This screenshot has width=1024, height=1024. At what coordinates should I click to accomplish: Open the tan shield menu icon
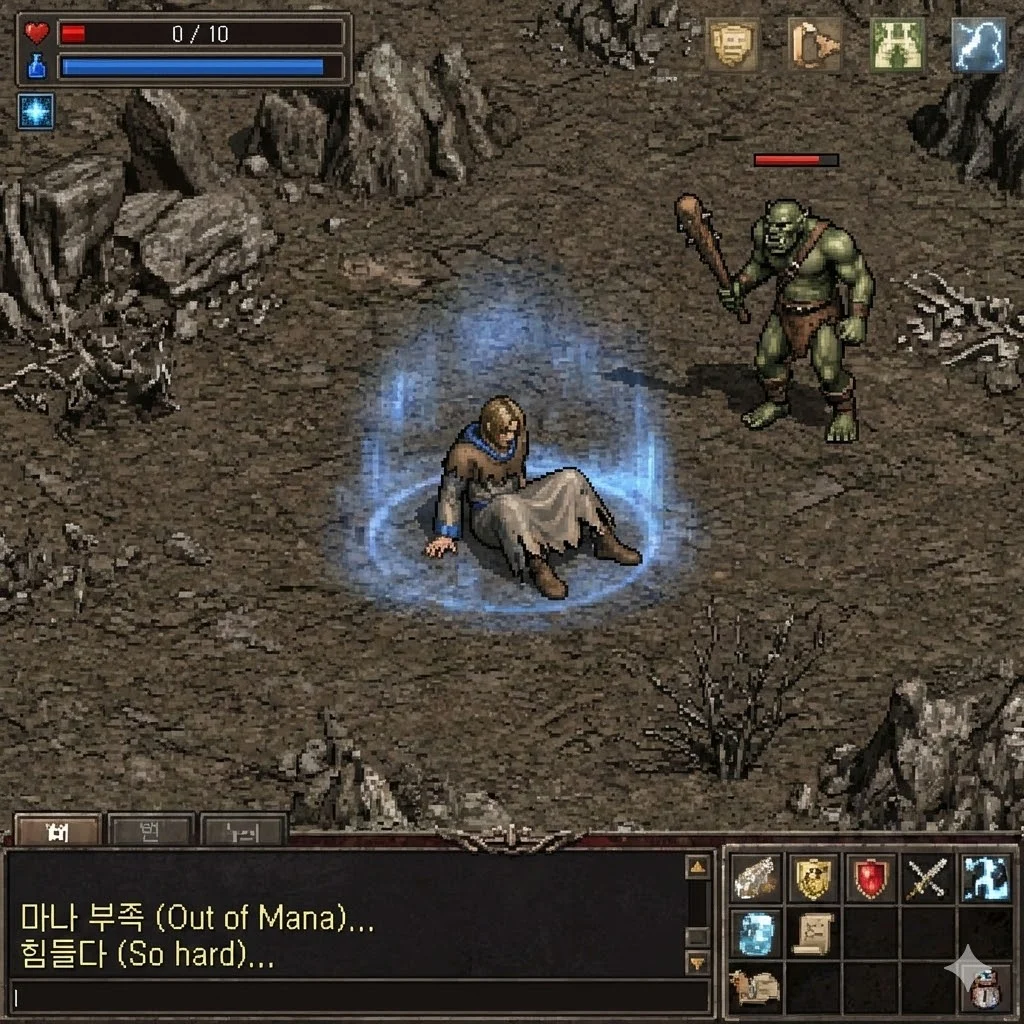click(731, 44)
